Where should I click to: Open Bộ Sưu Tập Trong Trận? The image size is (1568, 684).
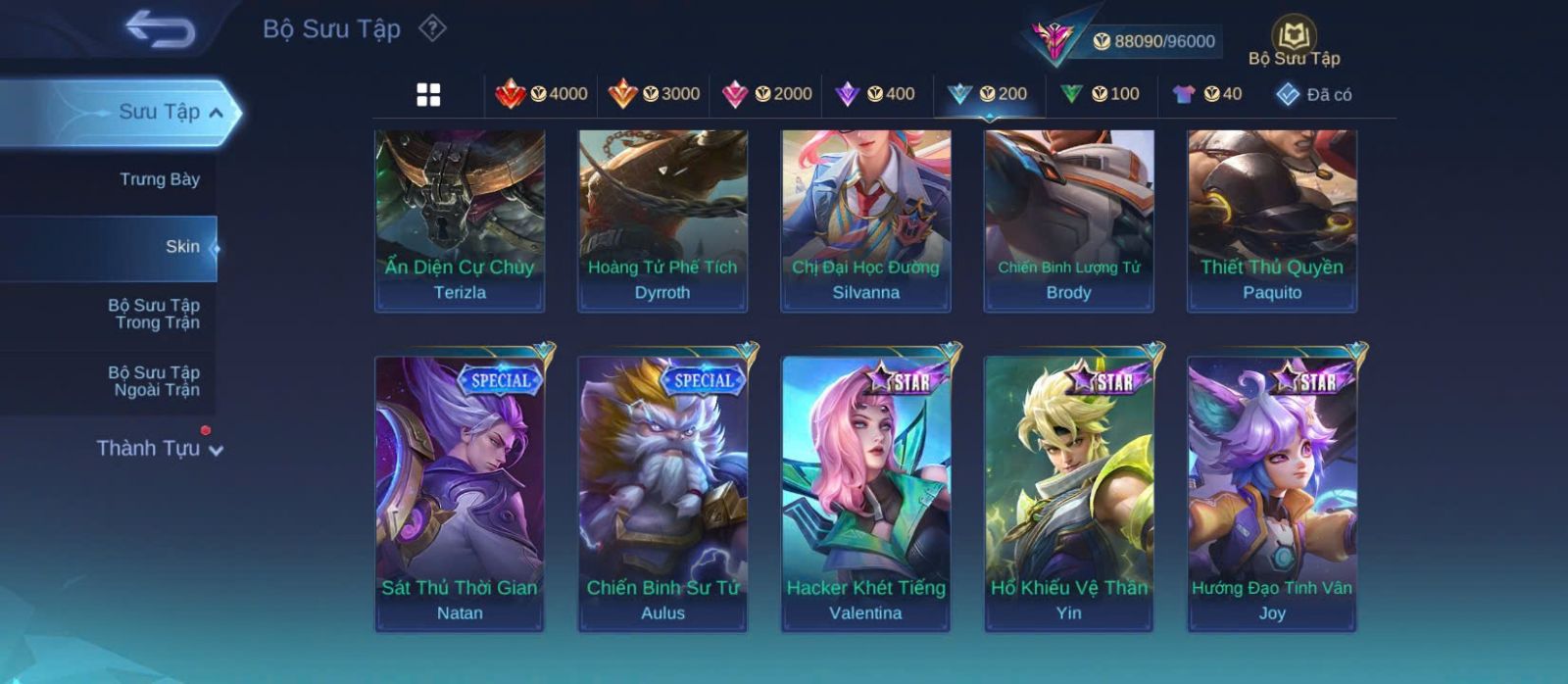point(154,314)
